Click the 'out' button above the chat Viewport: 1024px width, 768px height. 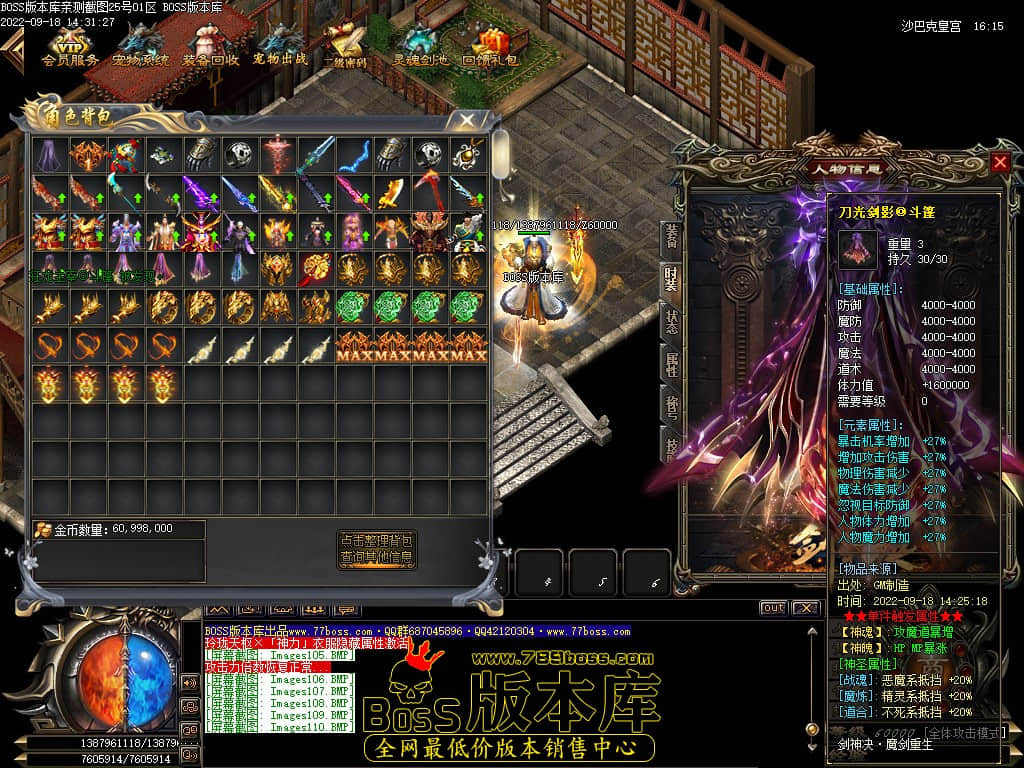click(773, 608)
